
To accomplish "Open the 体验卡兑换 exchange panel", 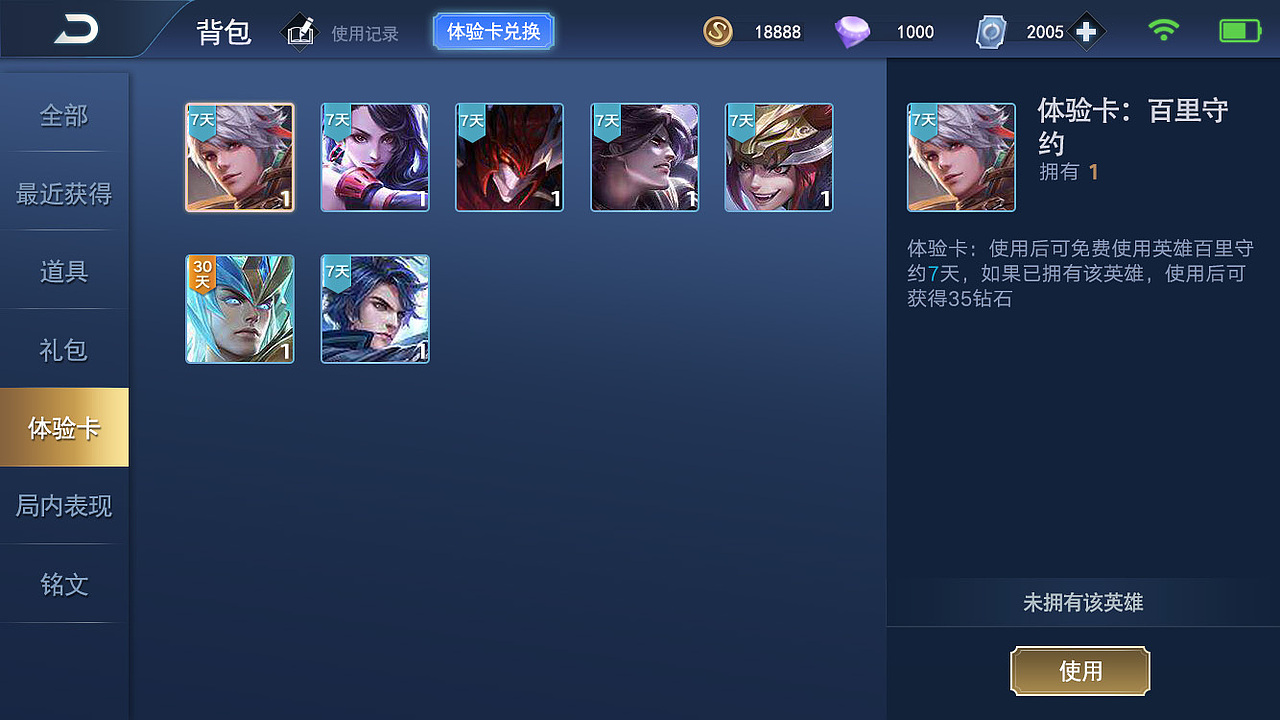I will (493, 30).
